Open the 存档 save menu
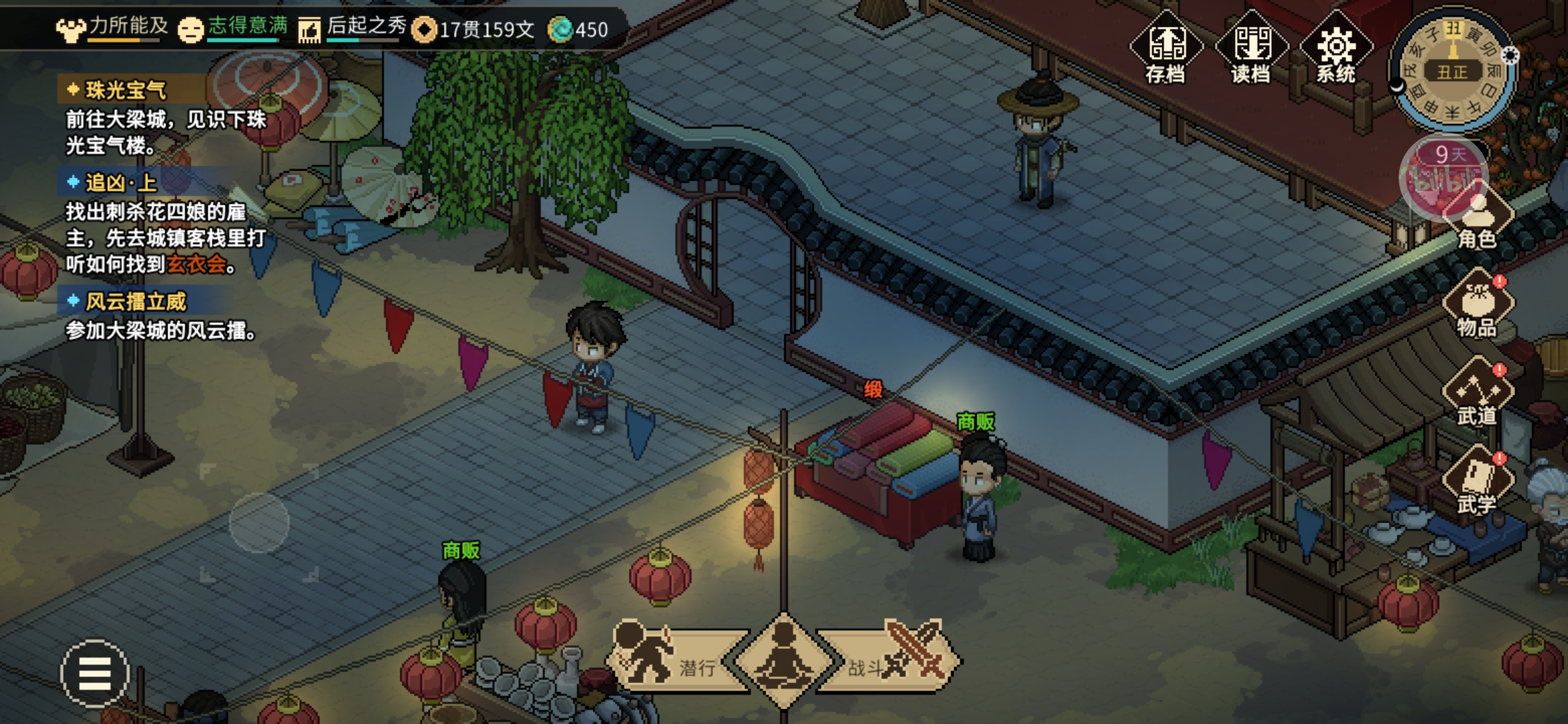 pos(1166,48)
